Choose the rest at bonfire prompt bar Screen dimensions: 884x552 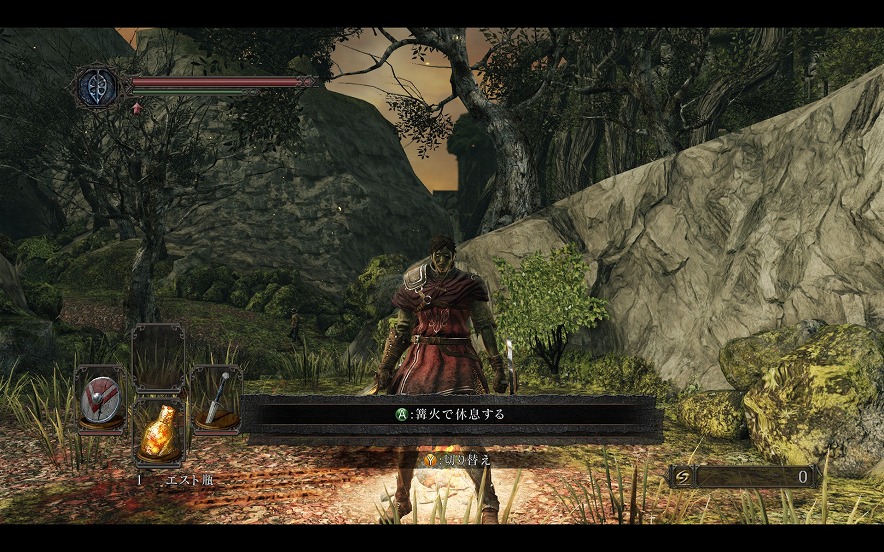point(450,413)
